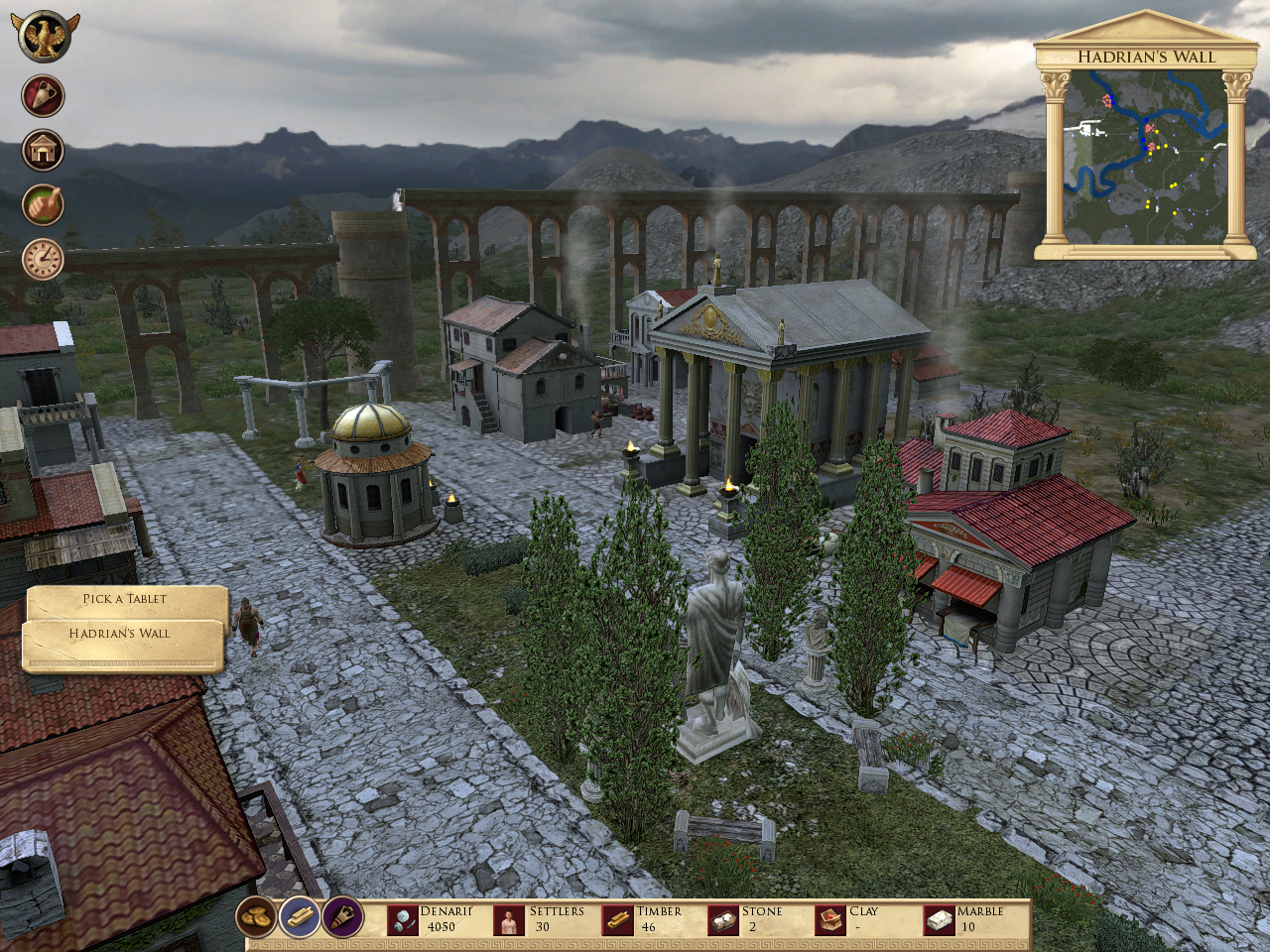Choose the Hadrian's Wall tablet
Screen dimensions: 1270x952
119,633
